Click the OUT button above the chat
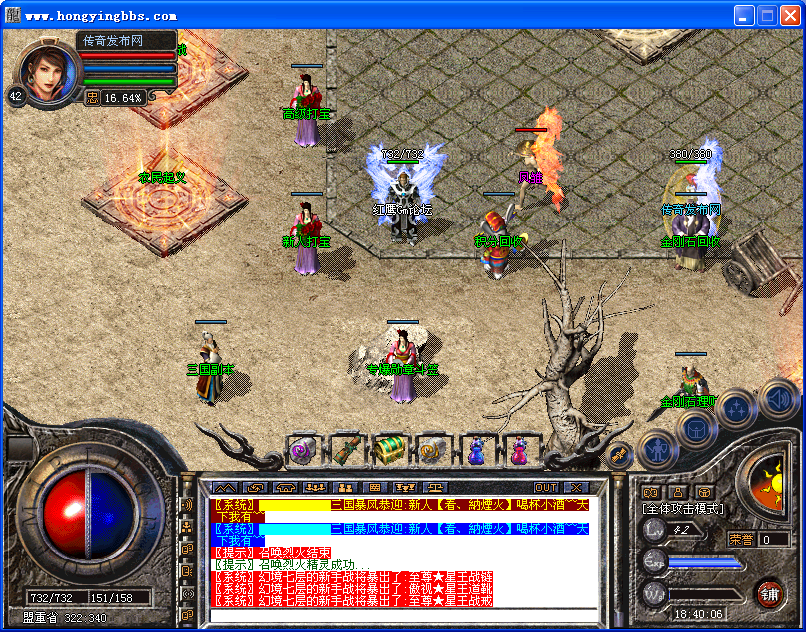The width and height of the screenshot is (806, 632). pos(546,487)
